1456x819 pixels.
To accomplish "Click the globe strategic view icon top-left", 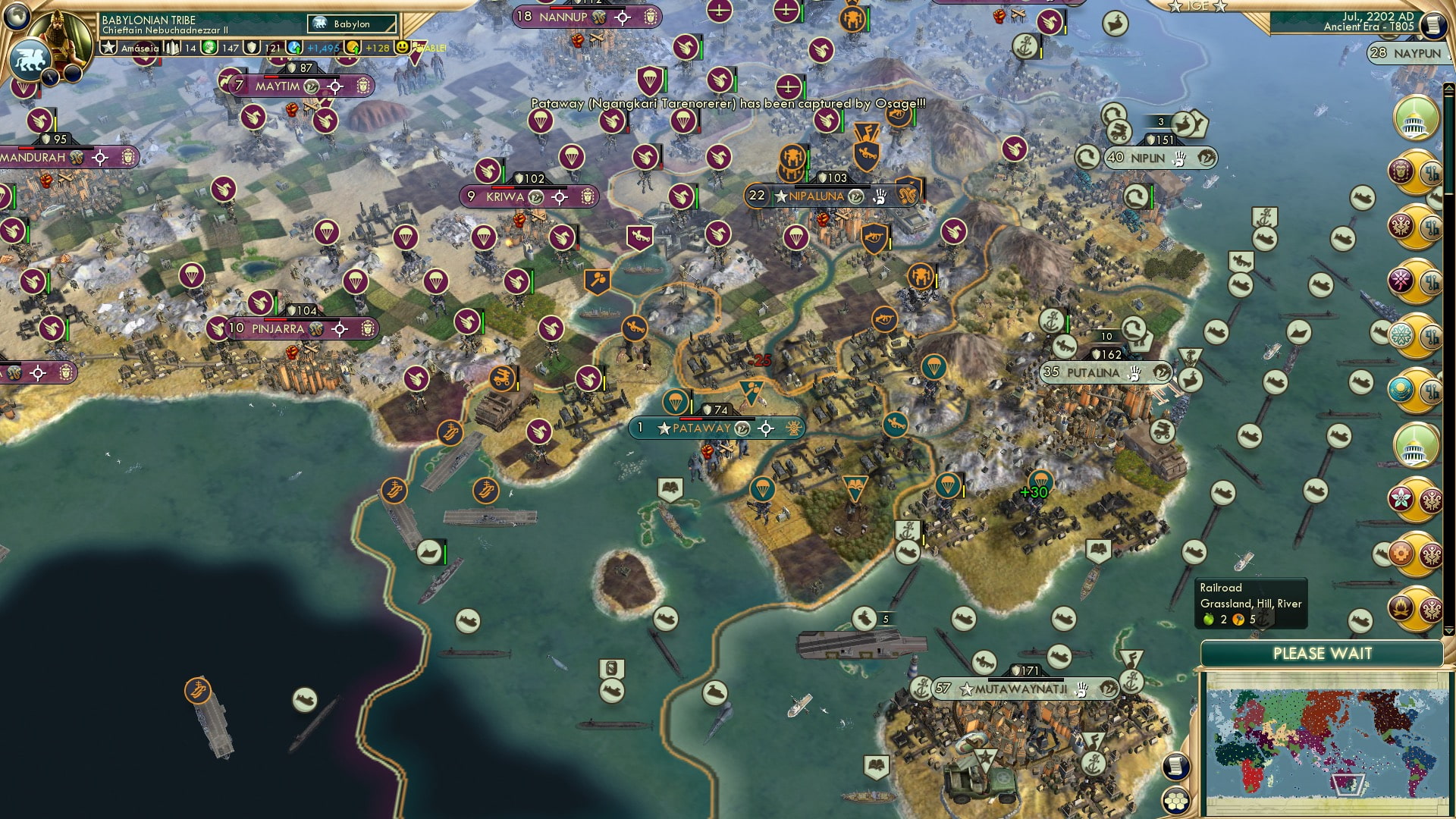I will click(17, 17).
